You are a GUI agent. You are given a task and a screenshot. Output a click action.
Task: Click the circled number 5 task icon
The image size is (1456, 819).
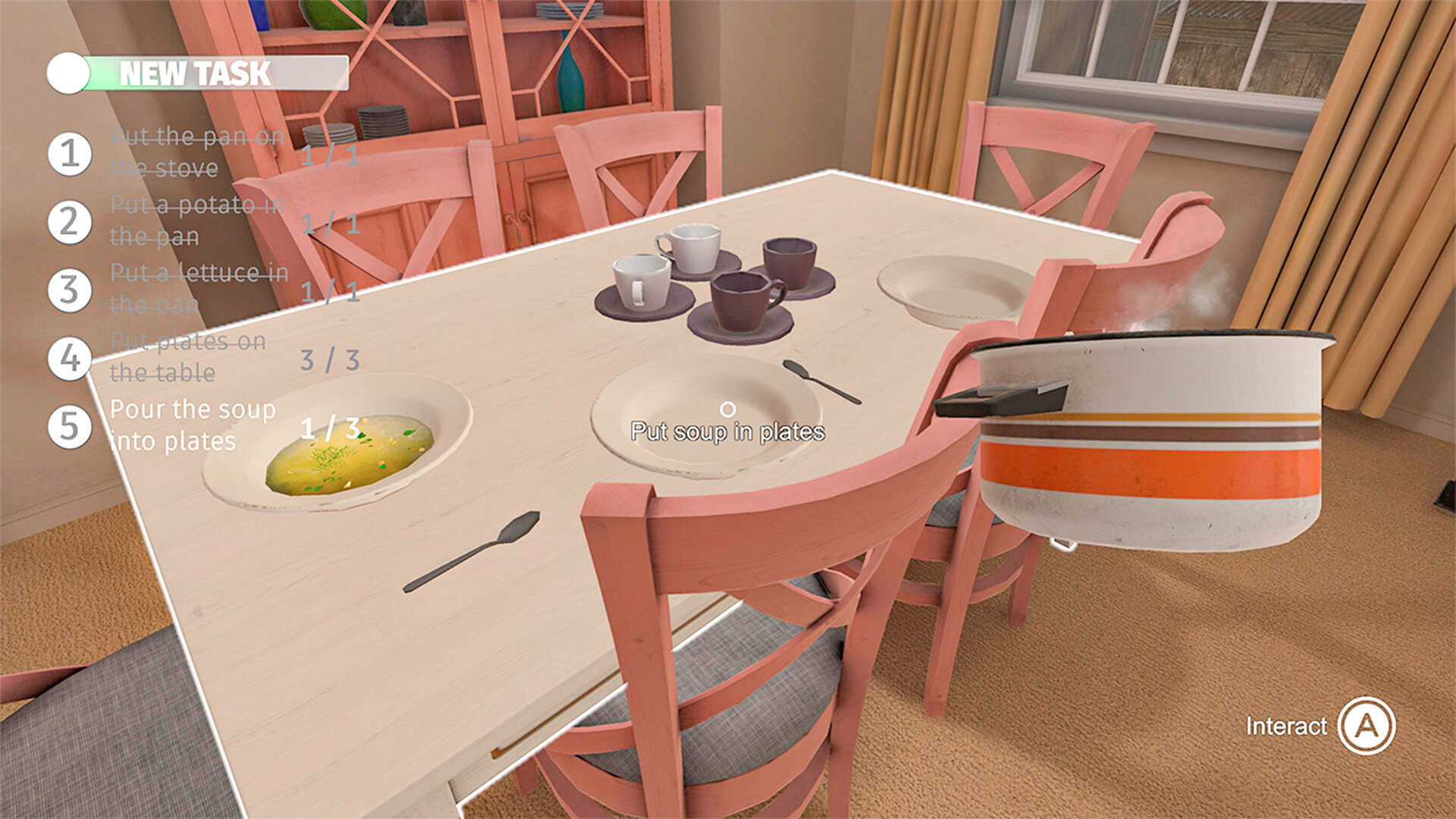pos(68,426)
